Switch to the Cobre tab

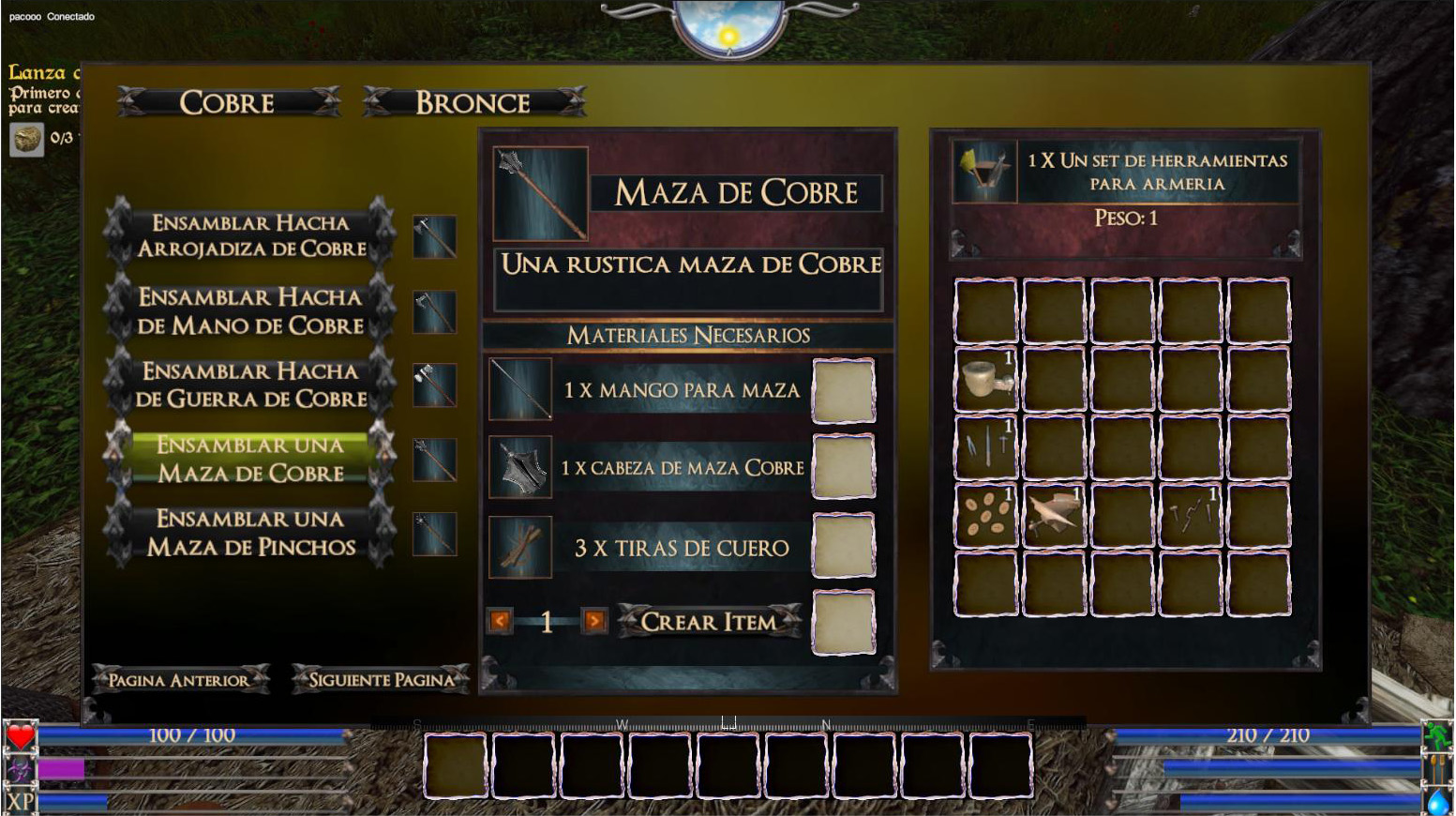tap(228, 102)
